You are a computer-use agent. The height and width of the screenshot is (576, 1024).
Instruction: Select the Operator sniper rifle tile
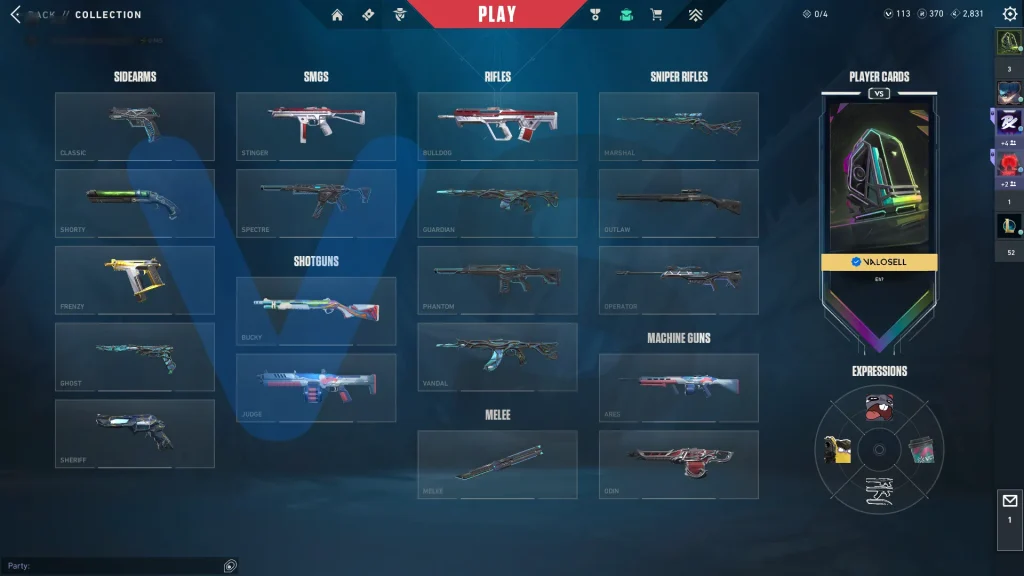tap(678, 280)
